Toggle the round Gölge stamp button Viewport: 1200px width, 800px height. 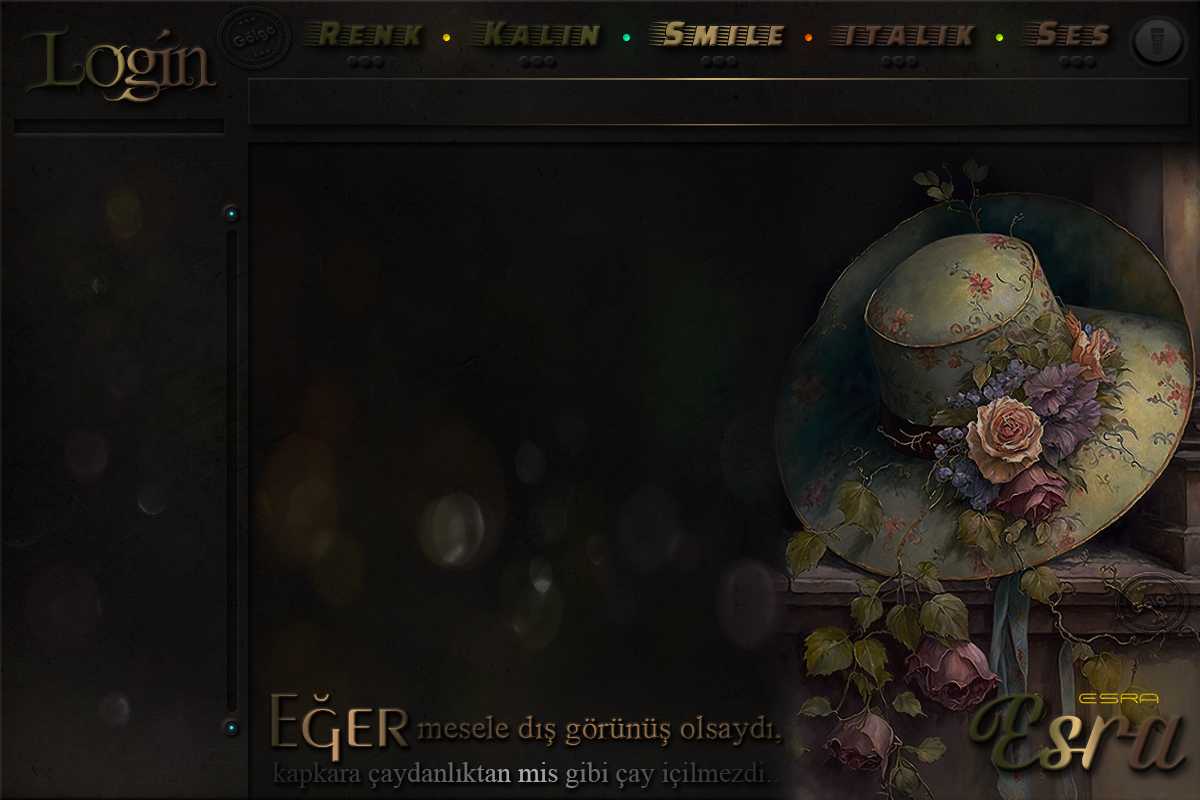(253, 39)
